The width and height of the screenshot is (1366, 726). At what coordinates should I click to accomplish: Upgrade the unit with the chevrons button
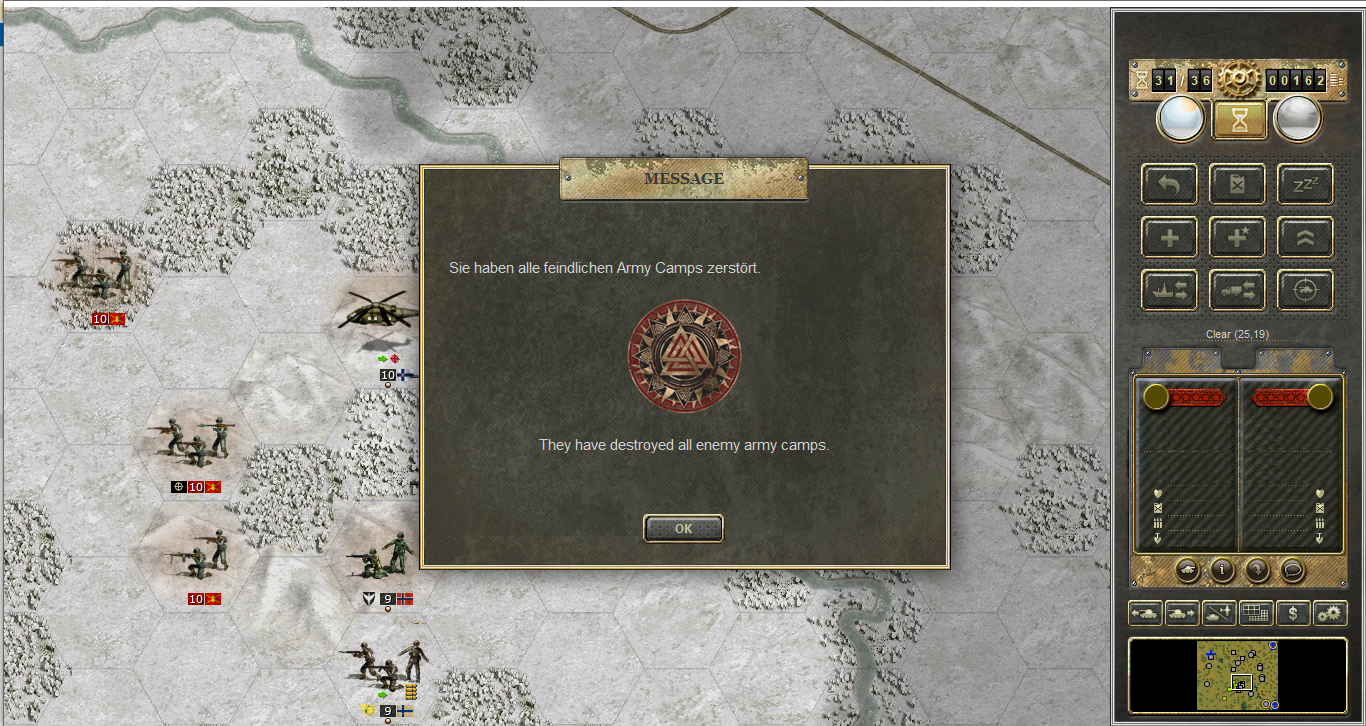point(1305,237)
